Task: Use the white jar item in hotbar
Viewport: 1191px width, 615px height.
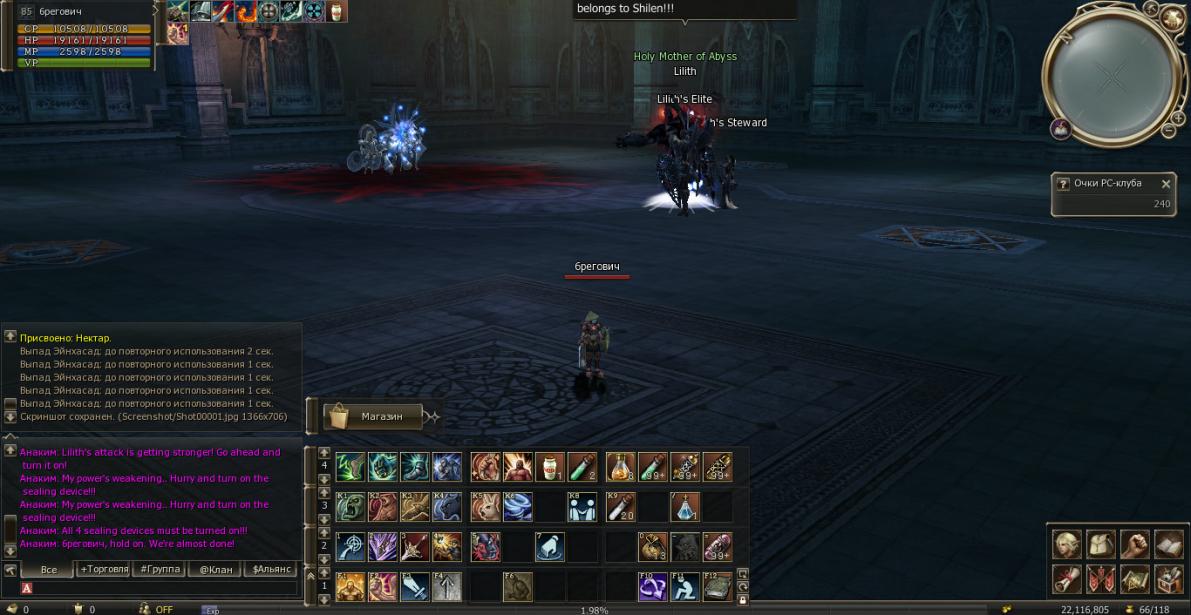Action: pos(550,467)
